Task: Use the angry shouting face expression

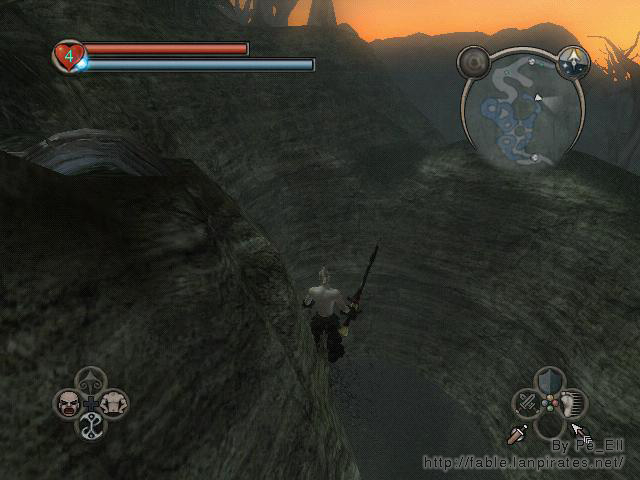Action: [x=68, y=403]
